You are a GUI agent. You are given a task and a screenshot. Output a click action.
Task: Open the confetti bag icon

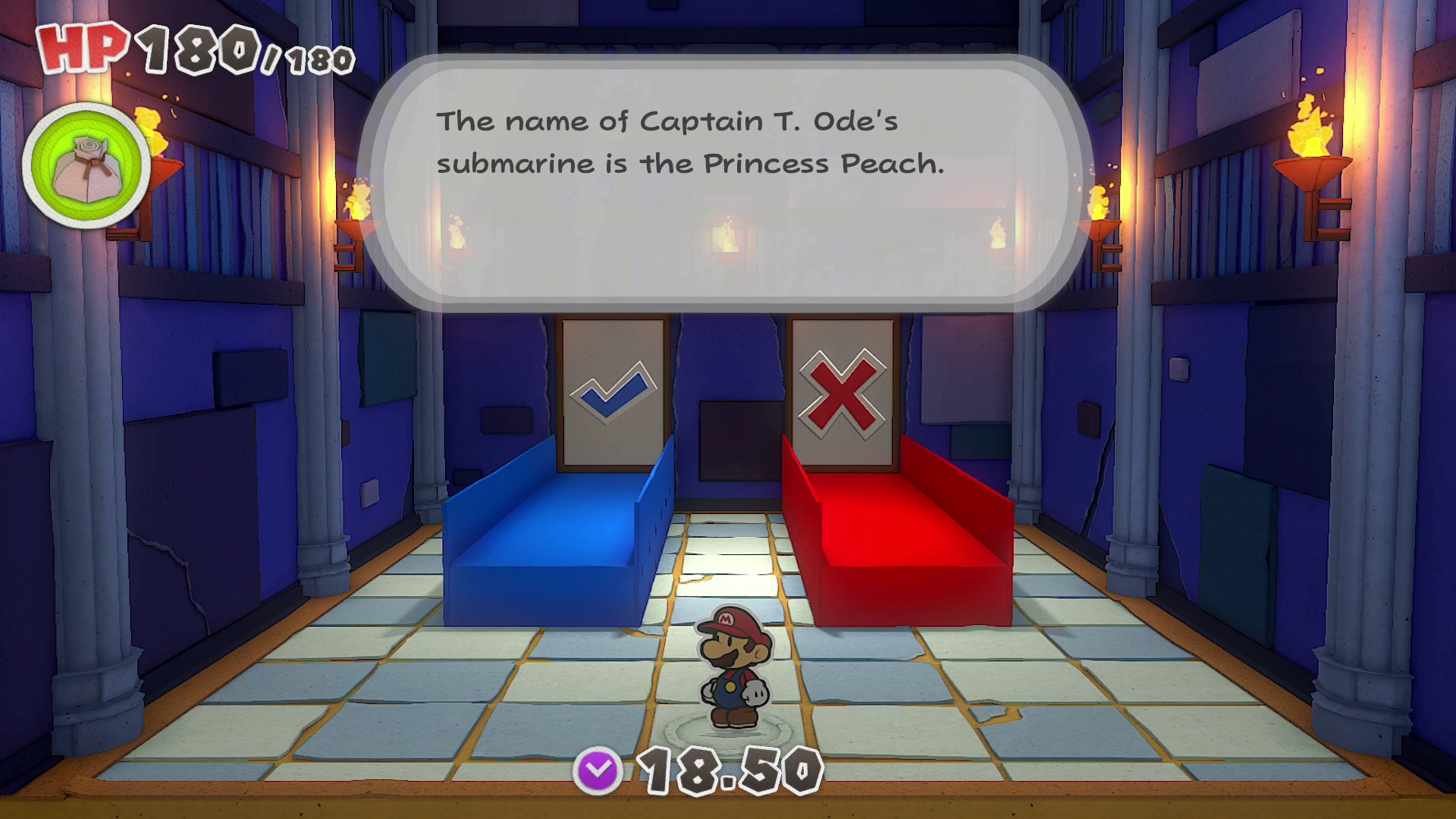[x=86, y=166]
